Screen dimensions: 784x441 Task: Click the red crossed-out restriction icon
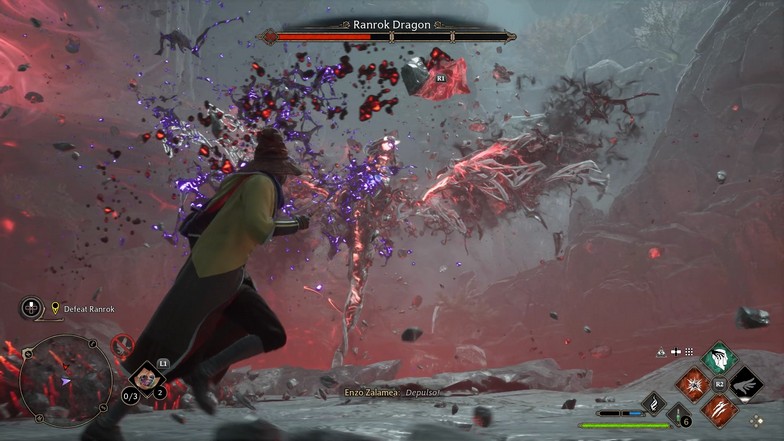[122, 347]
